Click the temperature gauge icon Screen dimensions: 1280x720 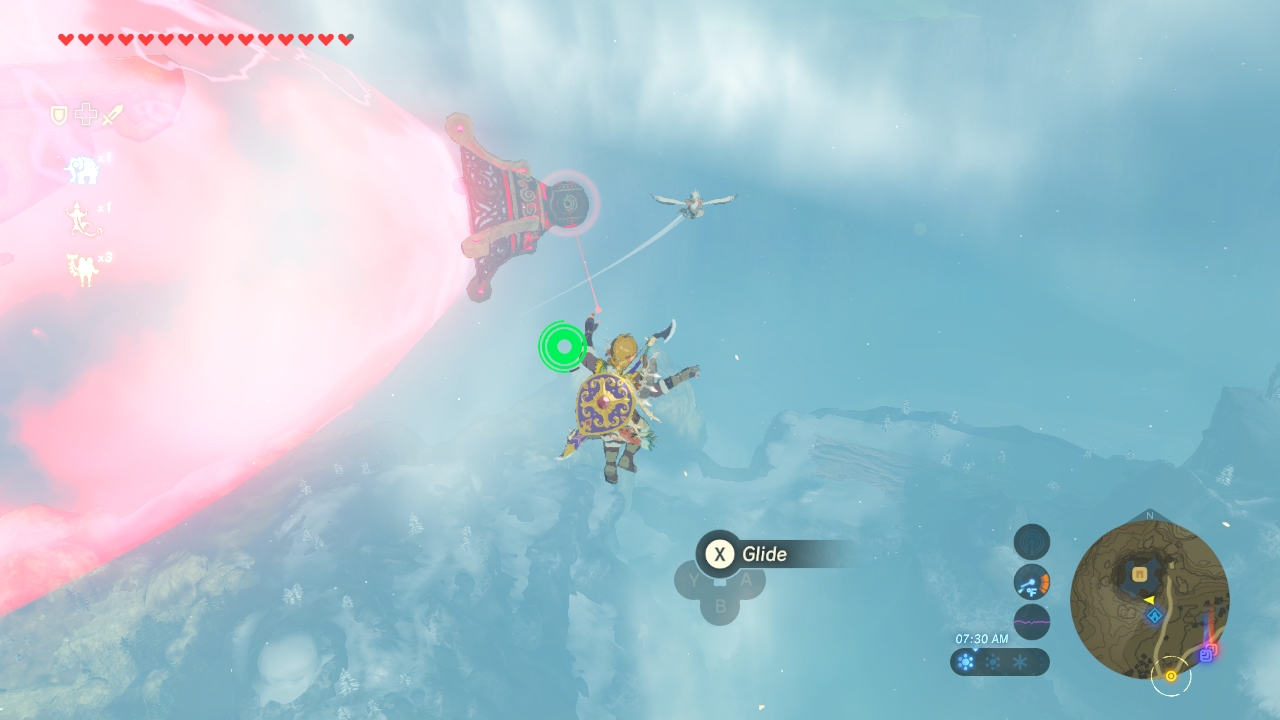point(1032,582)
